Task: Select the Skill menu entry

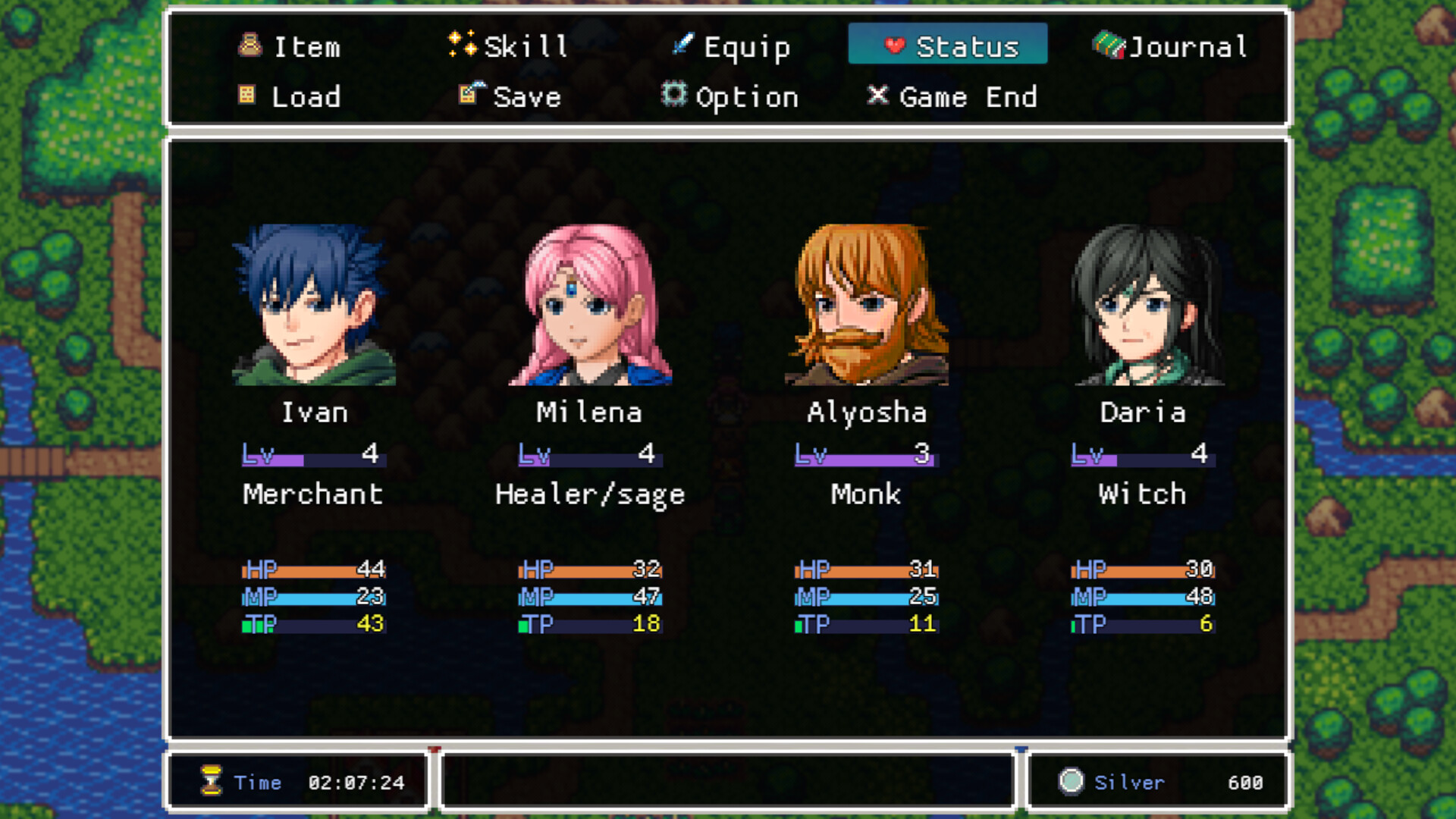Action: coord(508,47)
